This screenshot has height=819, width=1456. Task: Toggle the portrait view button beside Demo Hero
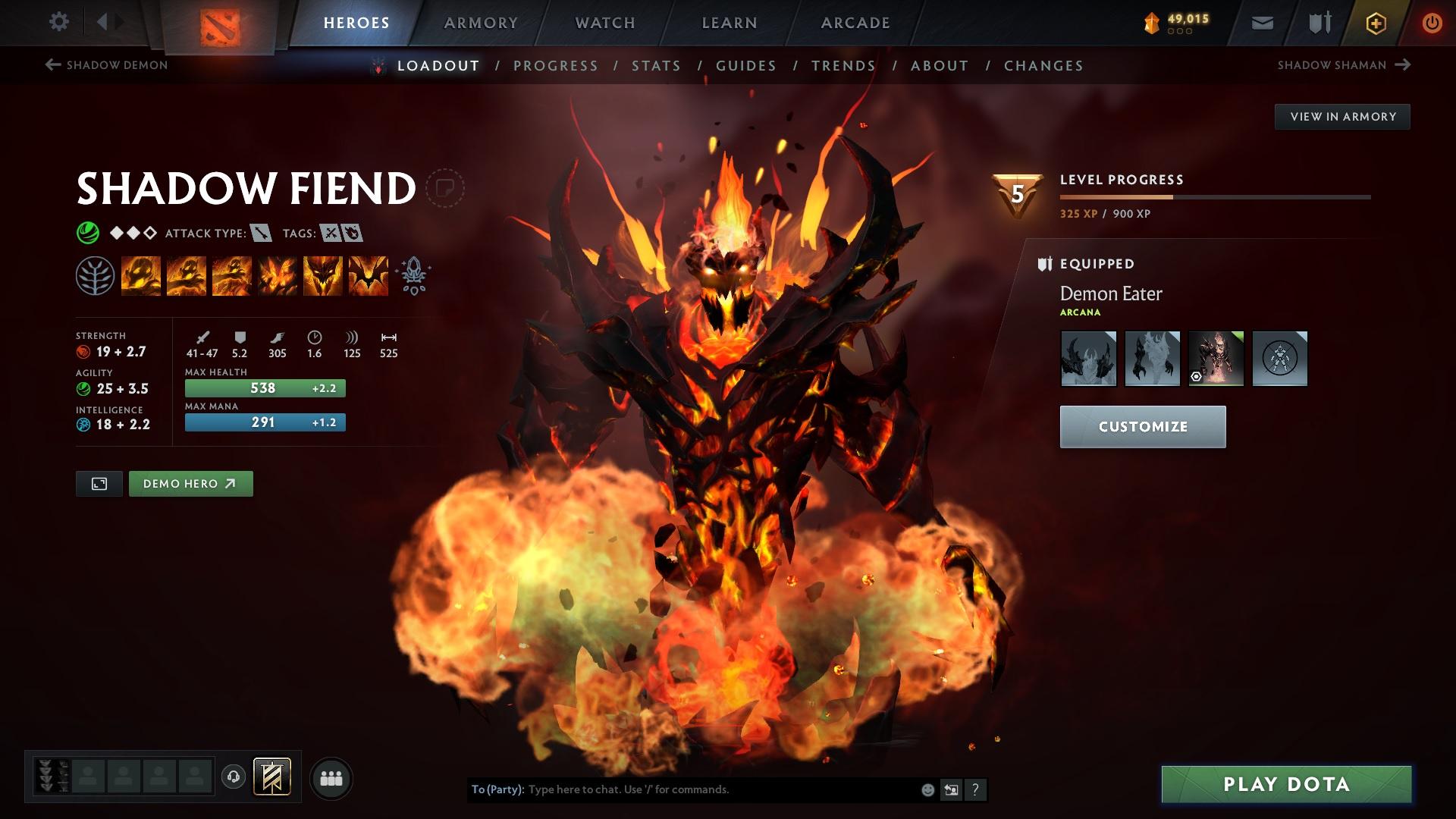(x=99, y=483)
